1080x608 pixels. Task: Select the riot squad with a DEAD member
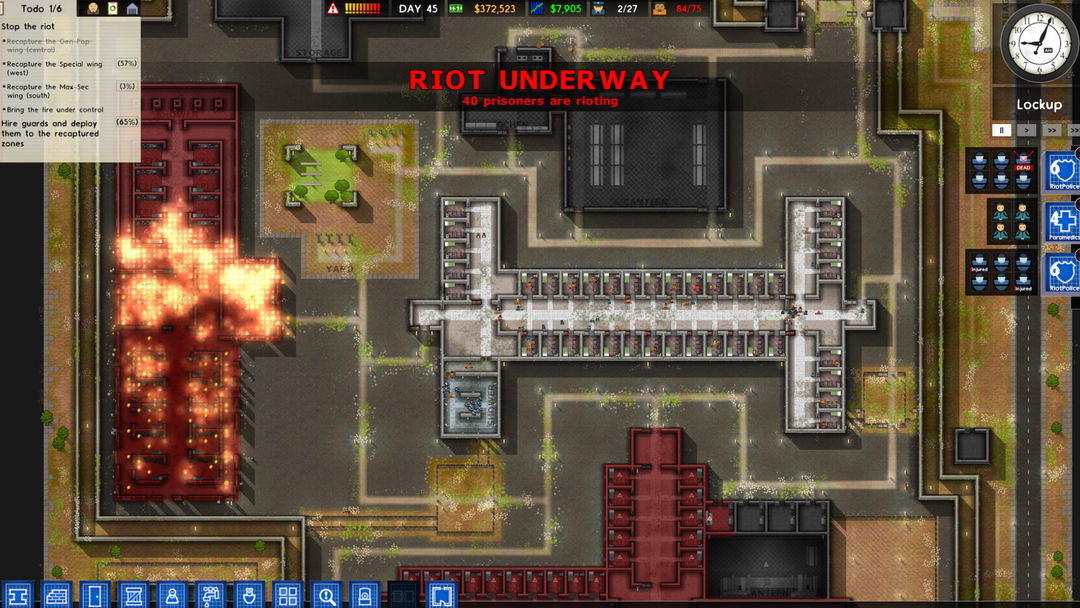1000,171
